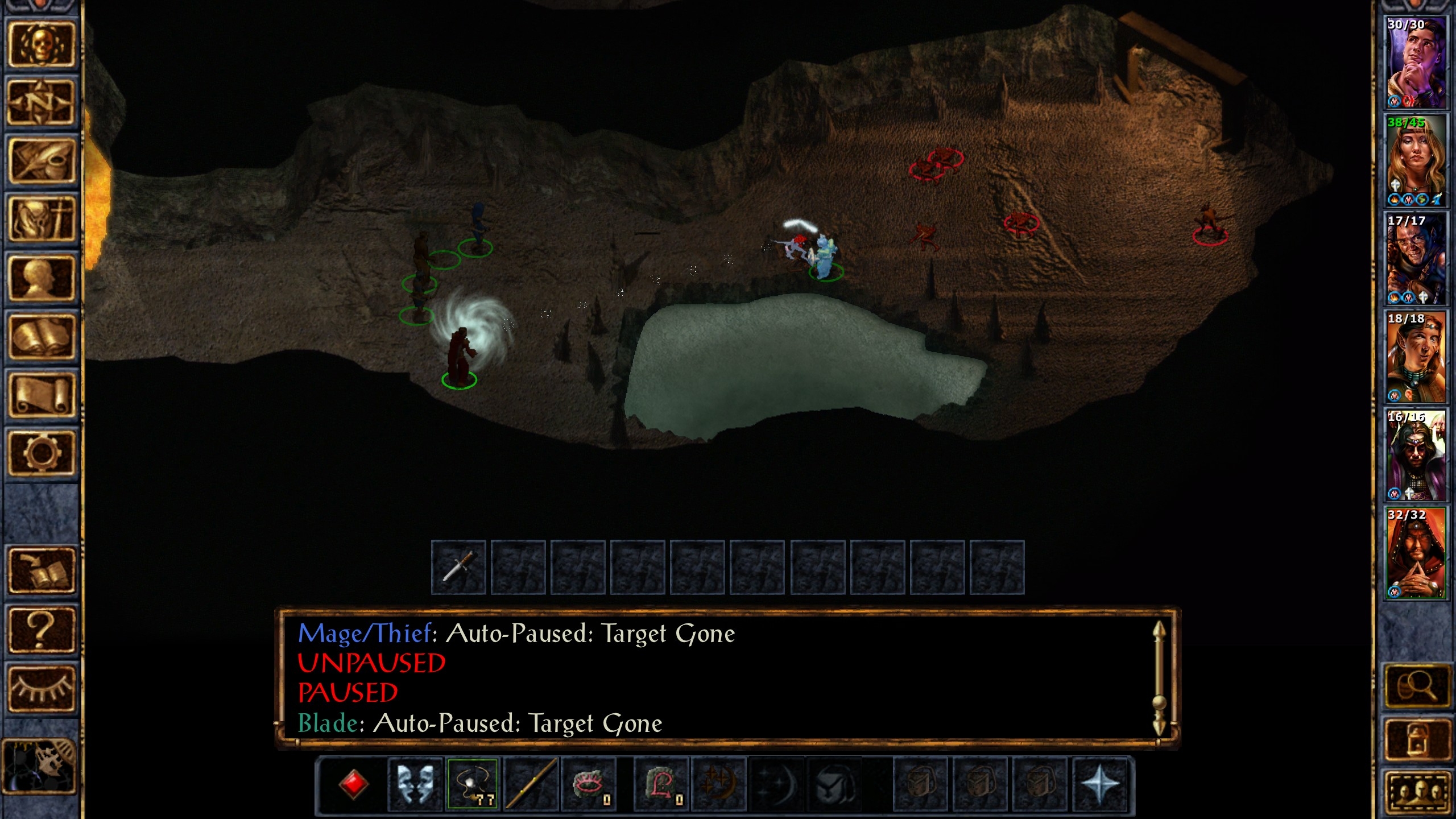Click the clock button at sidebar bottom
This screenshot has height=819, width=1456.
click(x=40, y=766)
